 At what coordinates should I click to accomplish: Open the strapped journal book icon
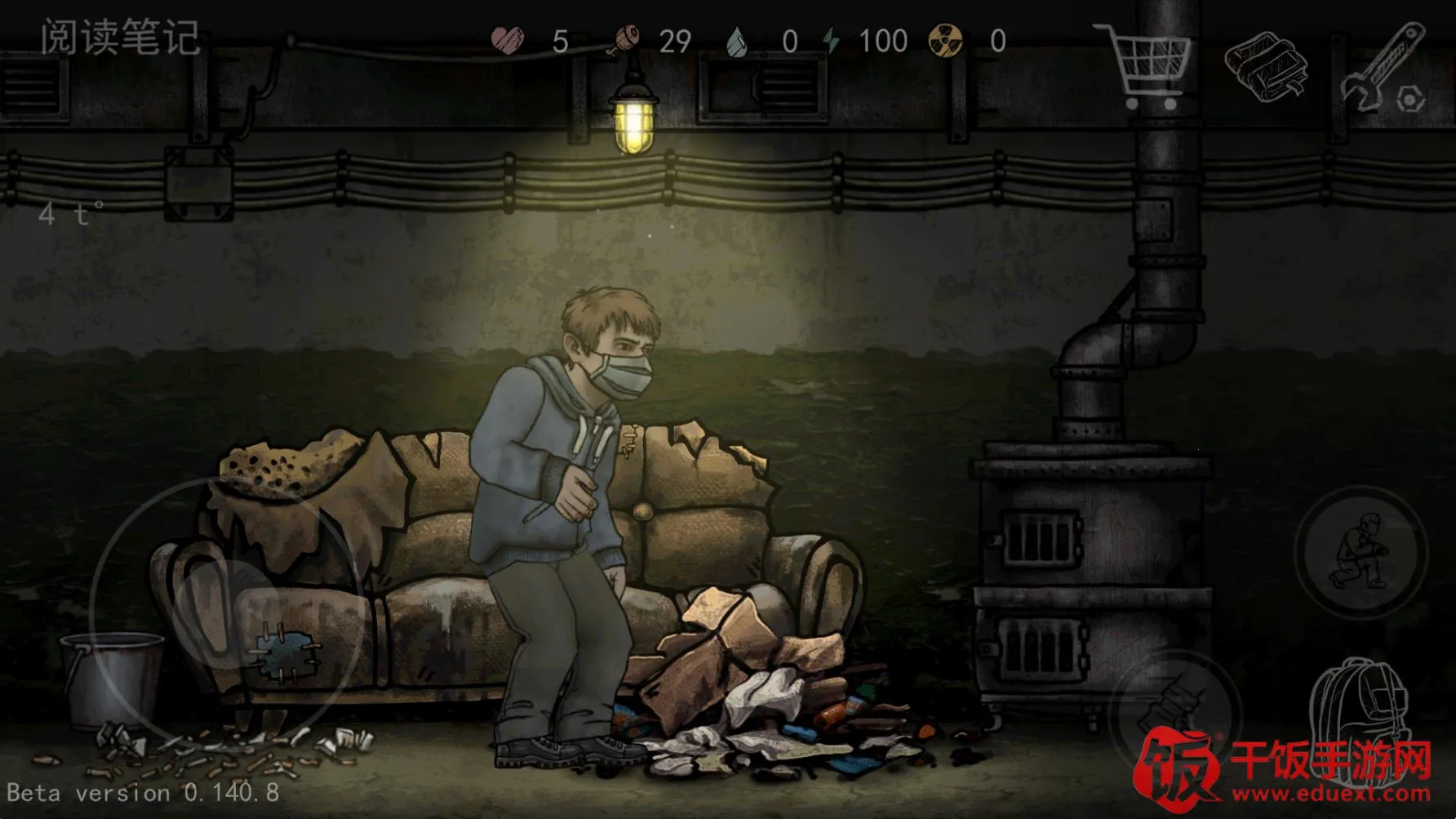[1266, 67]
